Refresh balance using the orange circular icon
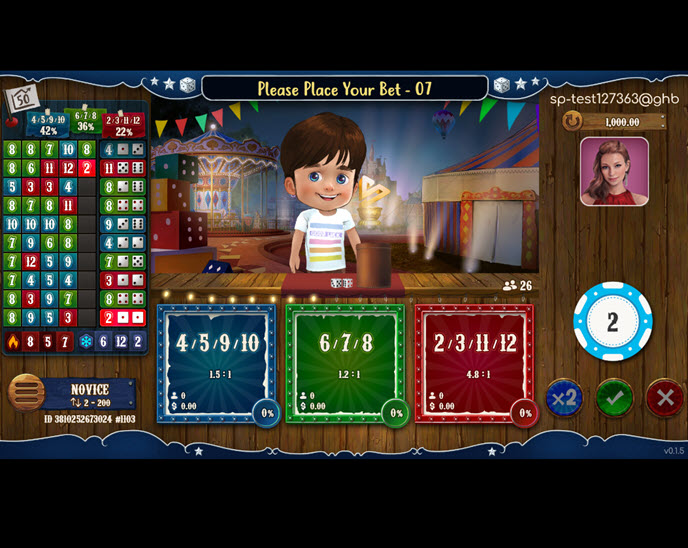Screen dimensions: 688x548 click(x=572, y=121)
